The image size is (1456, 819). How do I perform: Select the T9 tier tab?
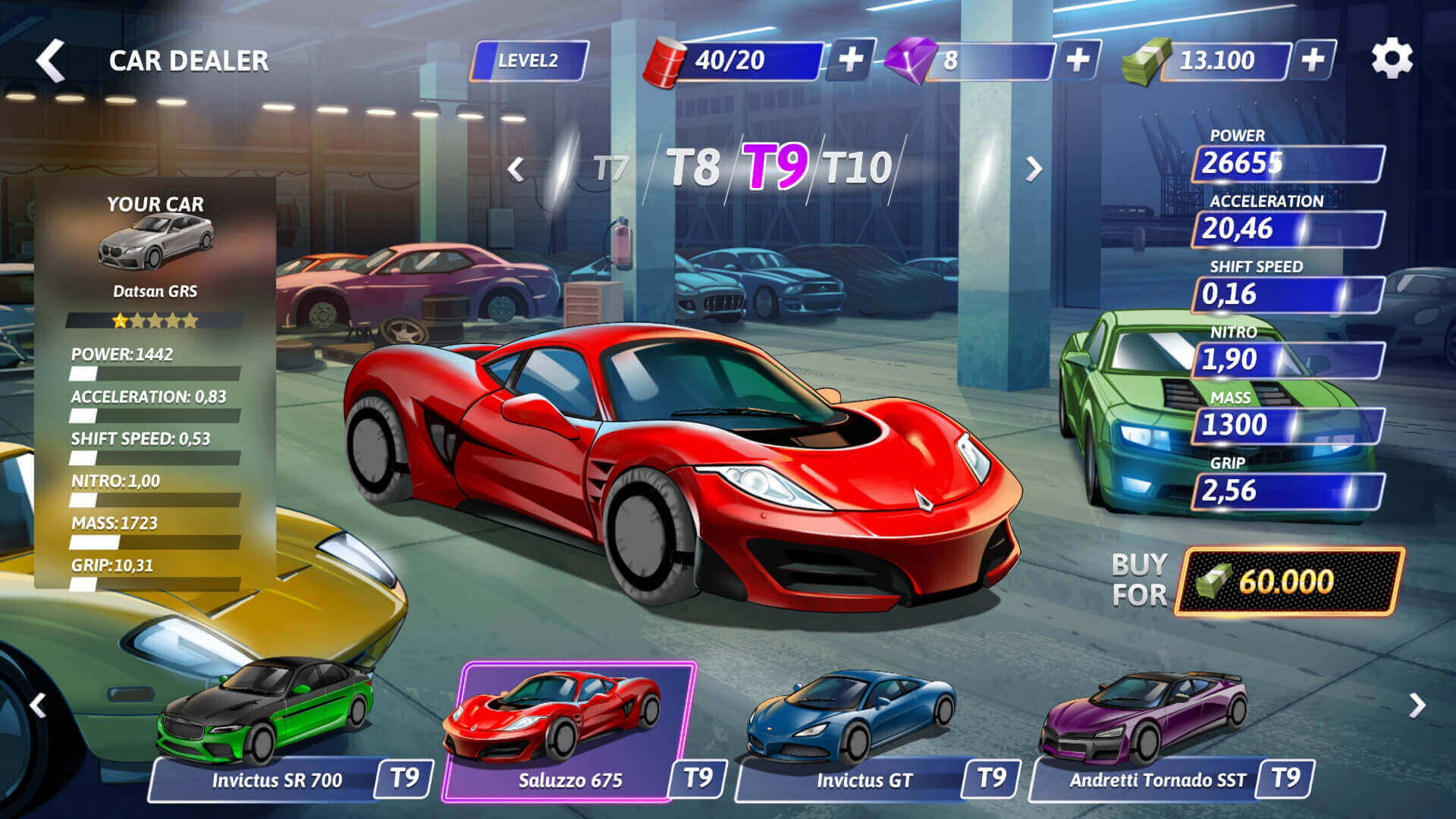coord(774,167)
